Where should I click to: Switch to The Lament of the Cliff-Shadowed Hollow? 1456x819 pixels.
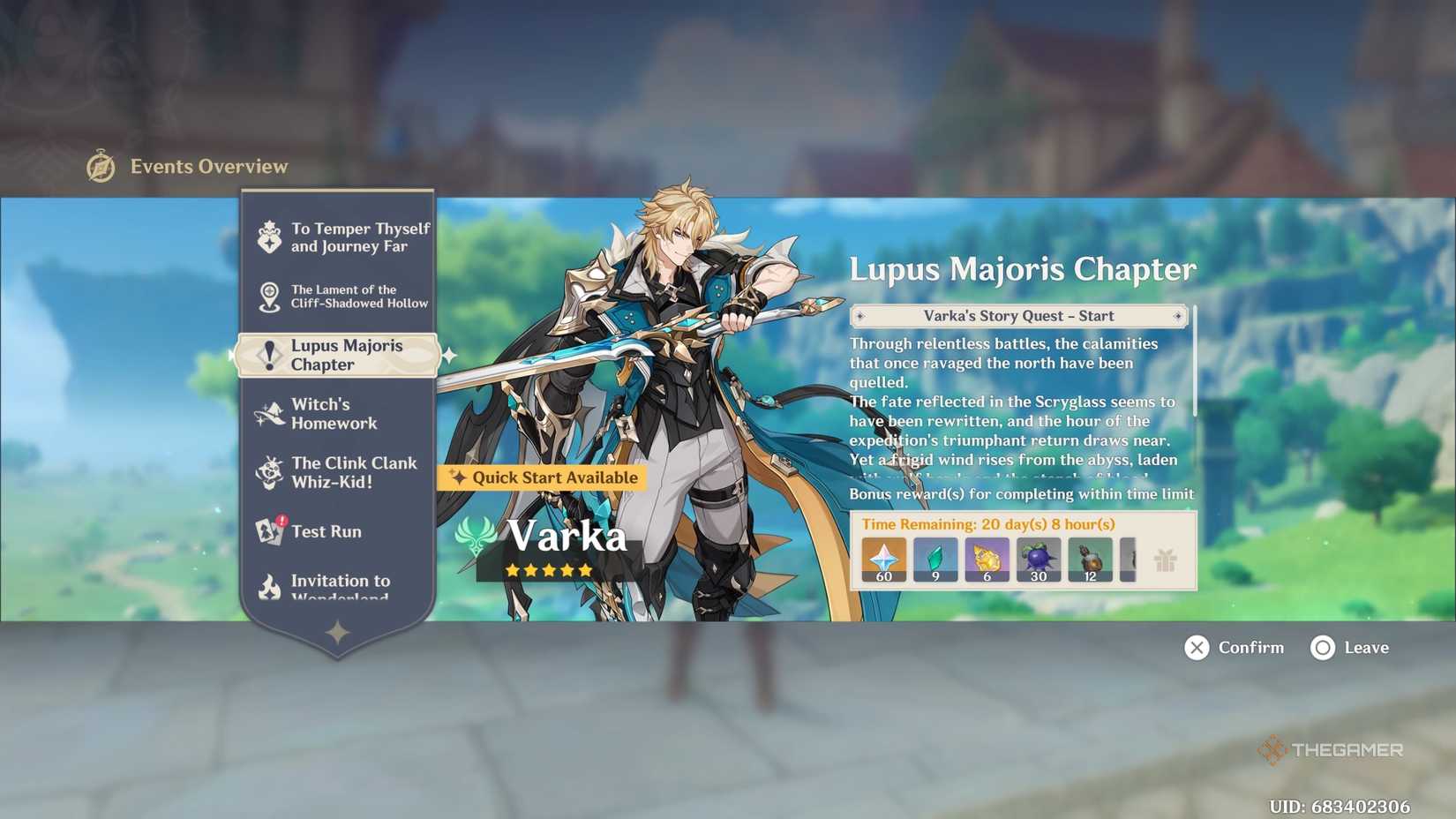[x=344, y=296]
